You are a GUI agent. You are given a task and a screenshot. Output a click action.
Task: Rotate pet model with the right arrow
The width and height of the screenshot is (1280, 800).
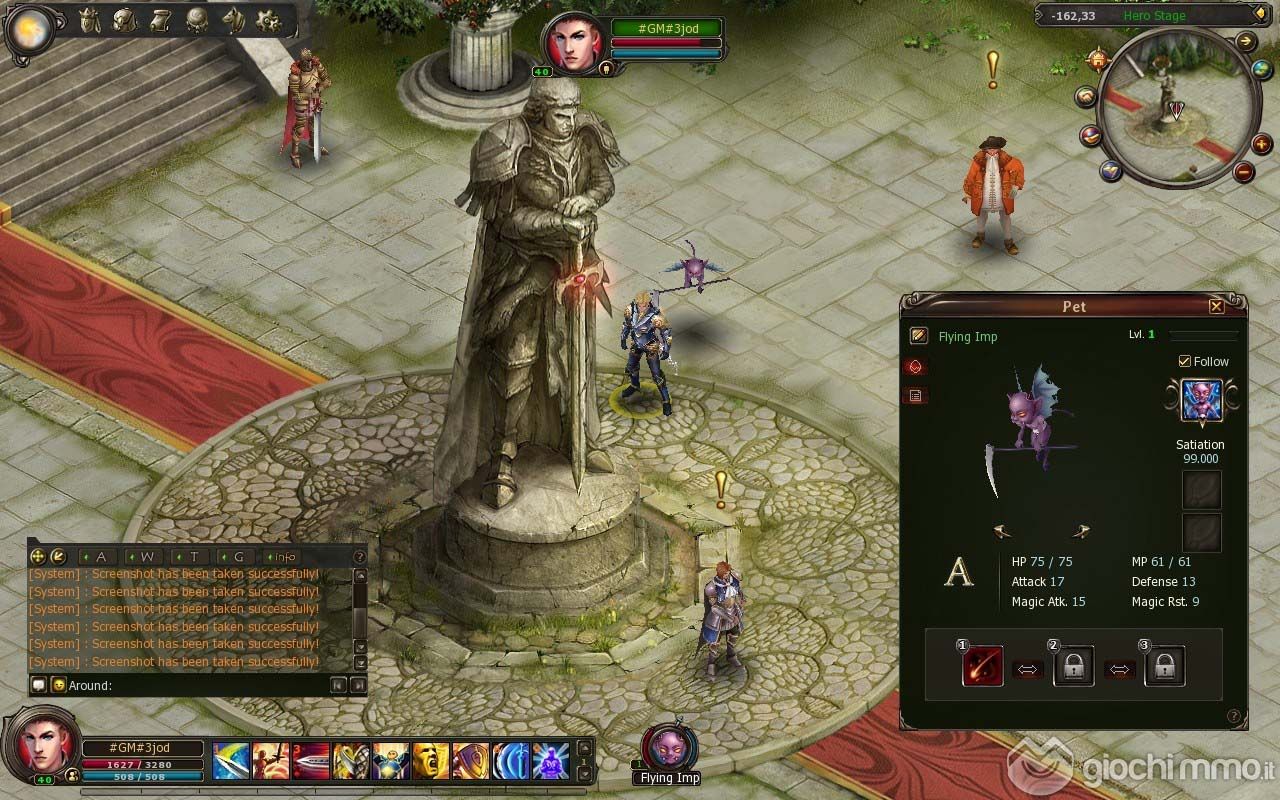1080,531
